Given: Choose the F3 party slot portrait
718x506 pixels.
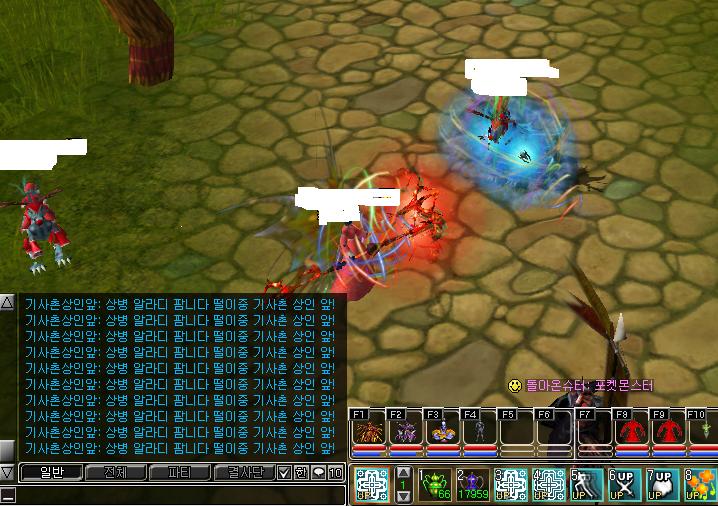Looking at the screenshot, I should pyautogui.click(x=441, y=432).
